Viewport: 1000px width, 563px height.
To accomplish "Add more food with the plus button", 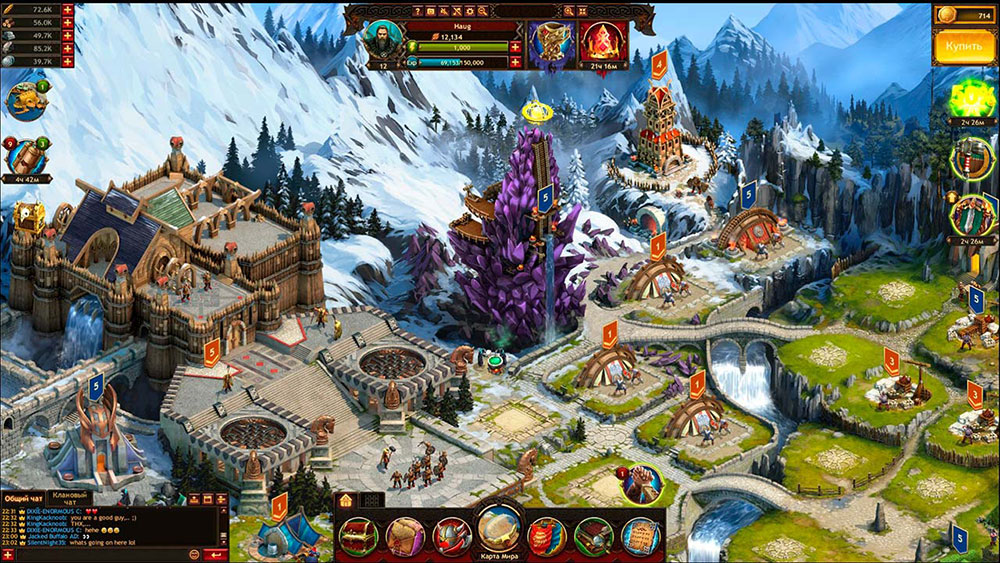I will pyautogui.click(x=68, y=8).
